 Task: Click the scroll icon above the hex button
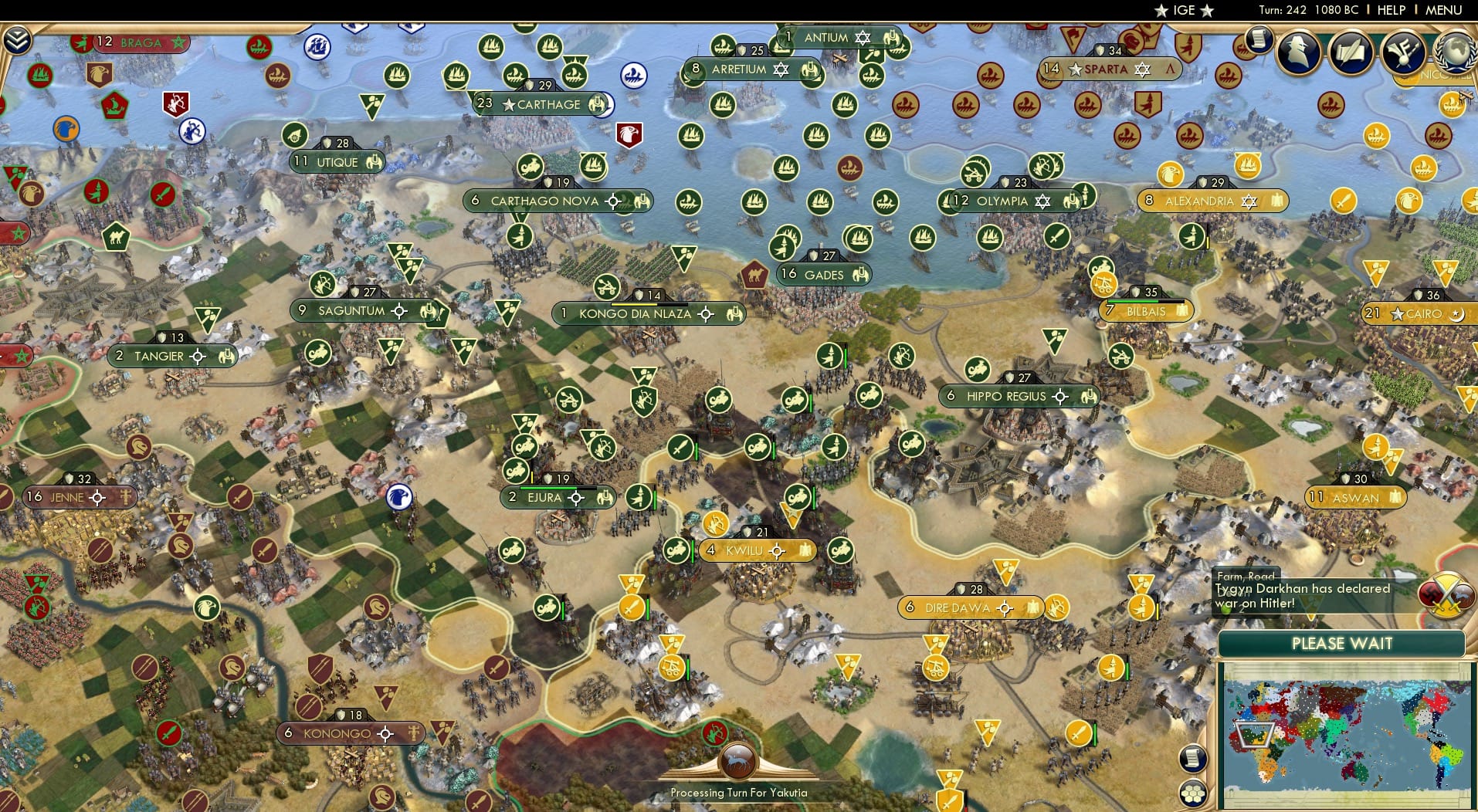click(1192, 759)
